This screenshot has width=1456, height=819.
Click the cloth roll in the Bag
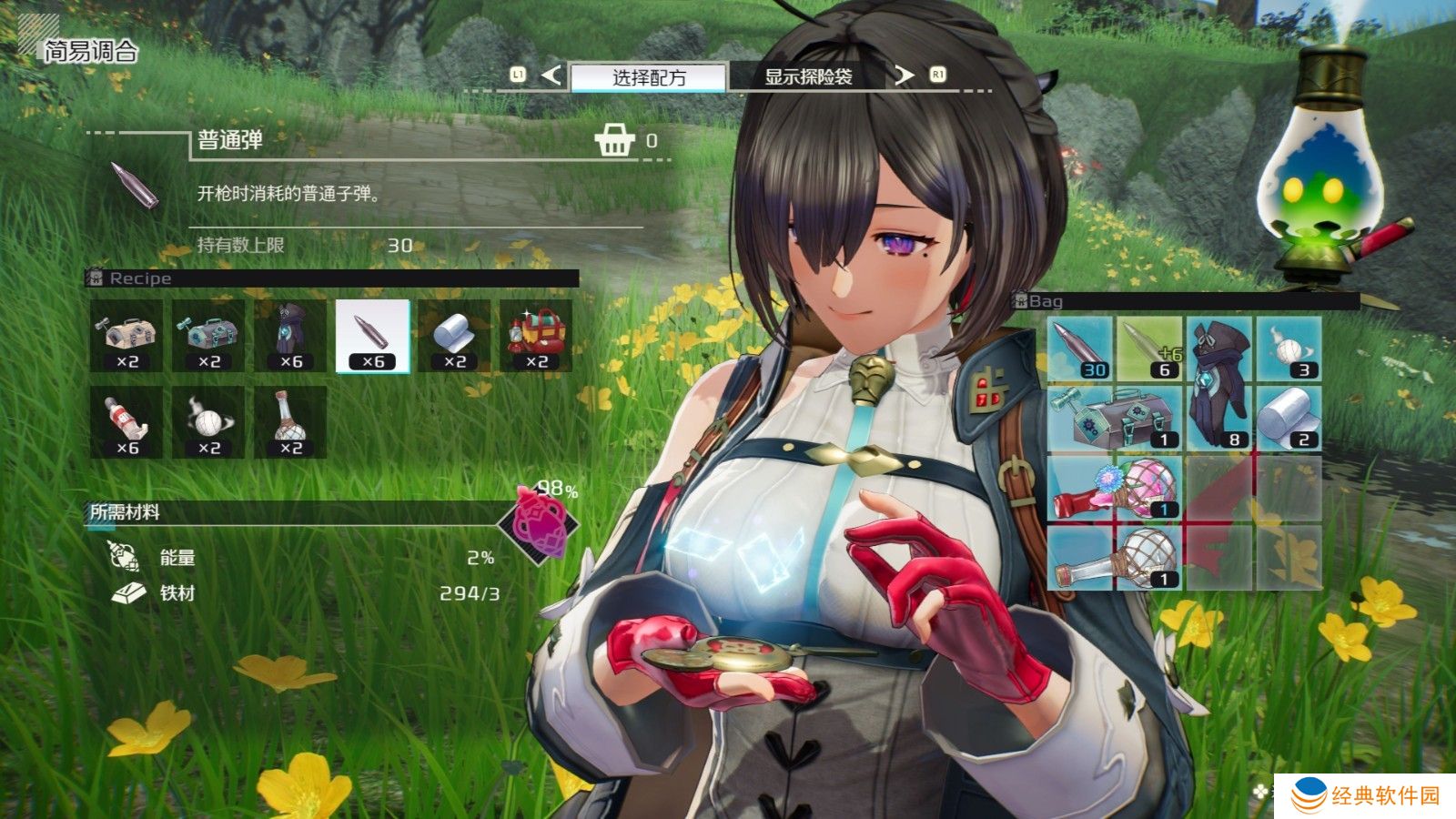(x=1289, y=419)
